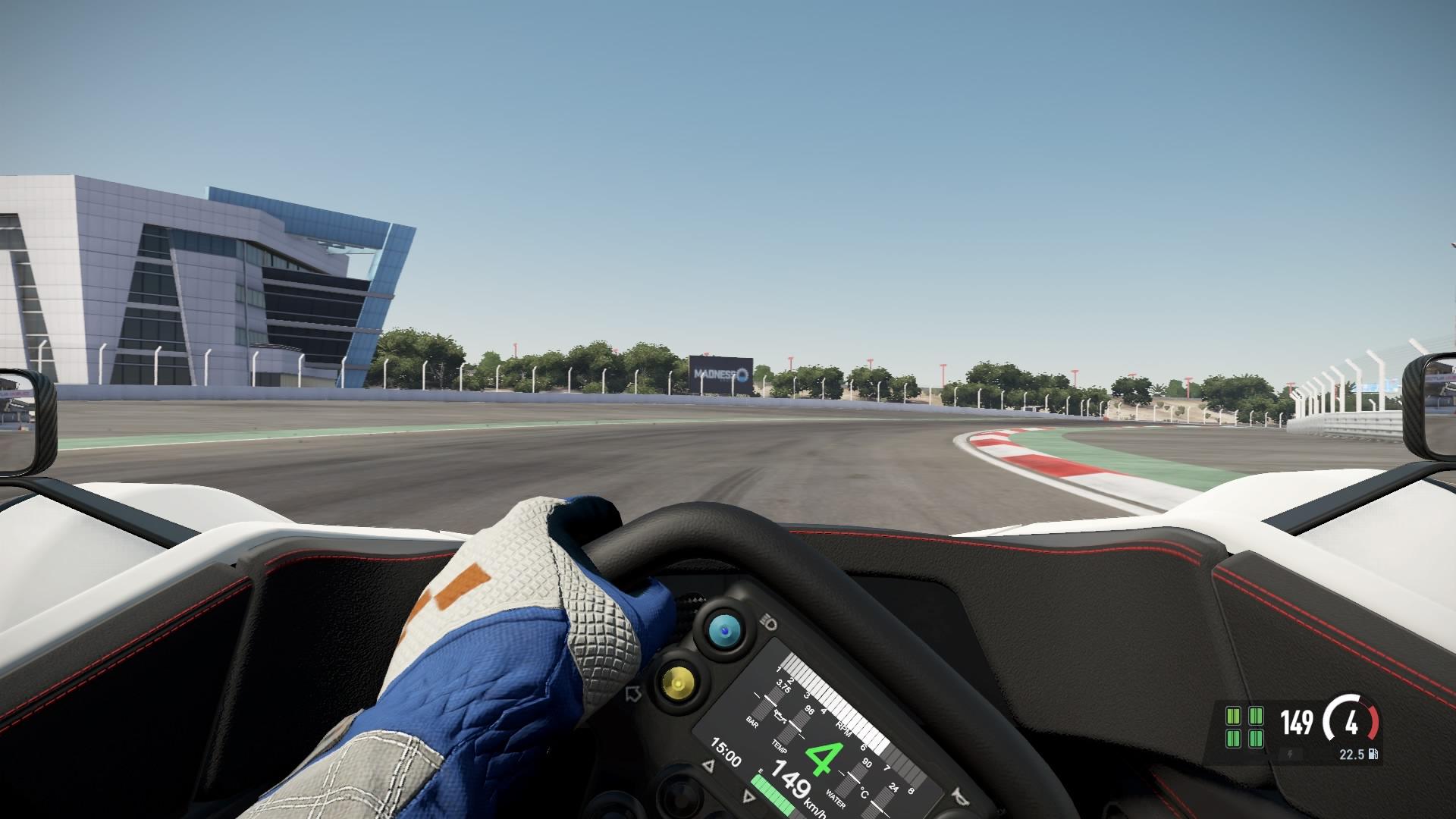
Task: Click the fuel pump icon in the HUD
Action: click(x=1373, y=755)
